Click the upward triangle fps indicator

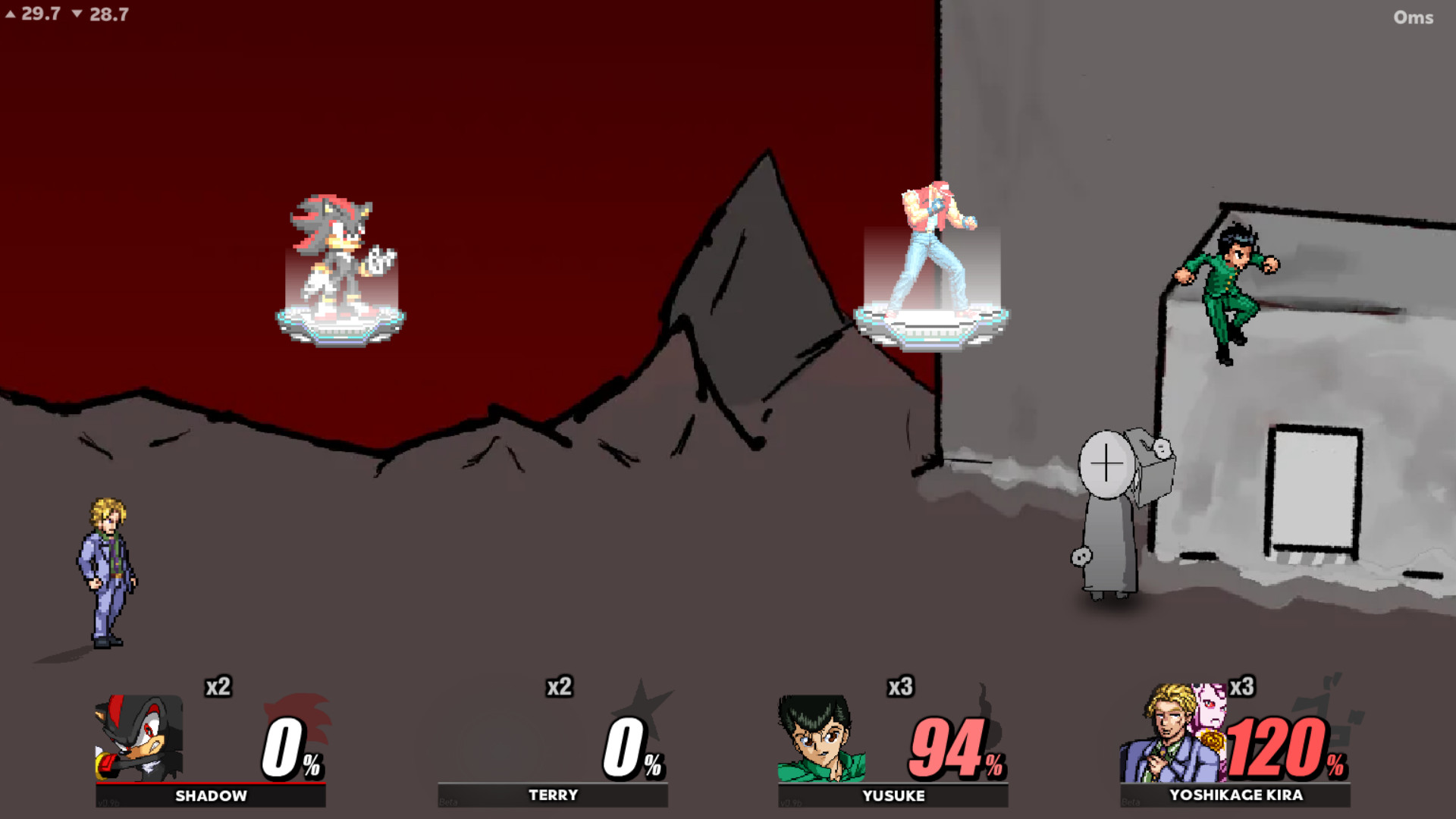[12, 13]
